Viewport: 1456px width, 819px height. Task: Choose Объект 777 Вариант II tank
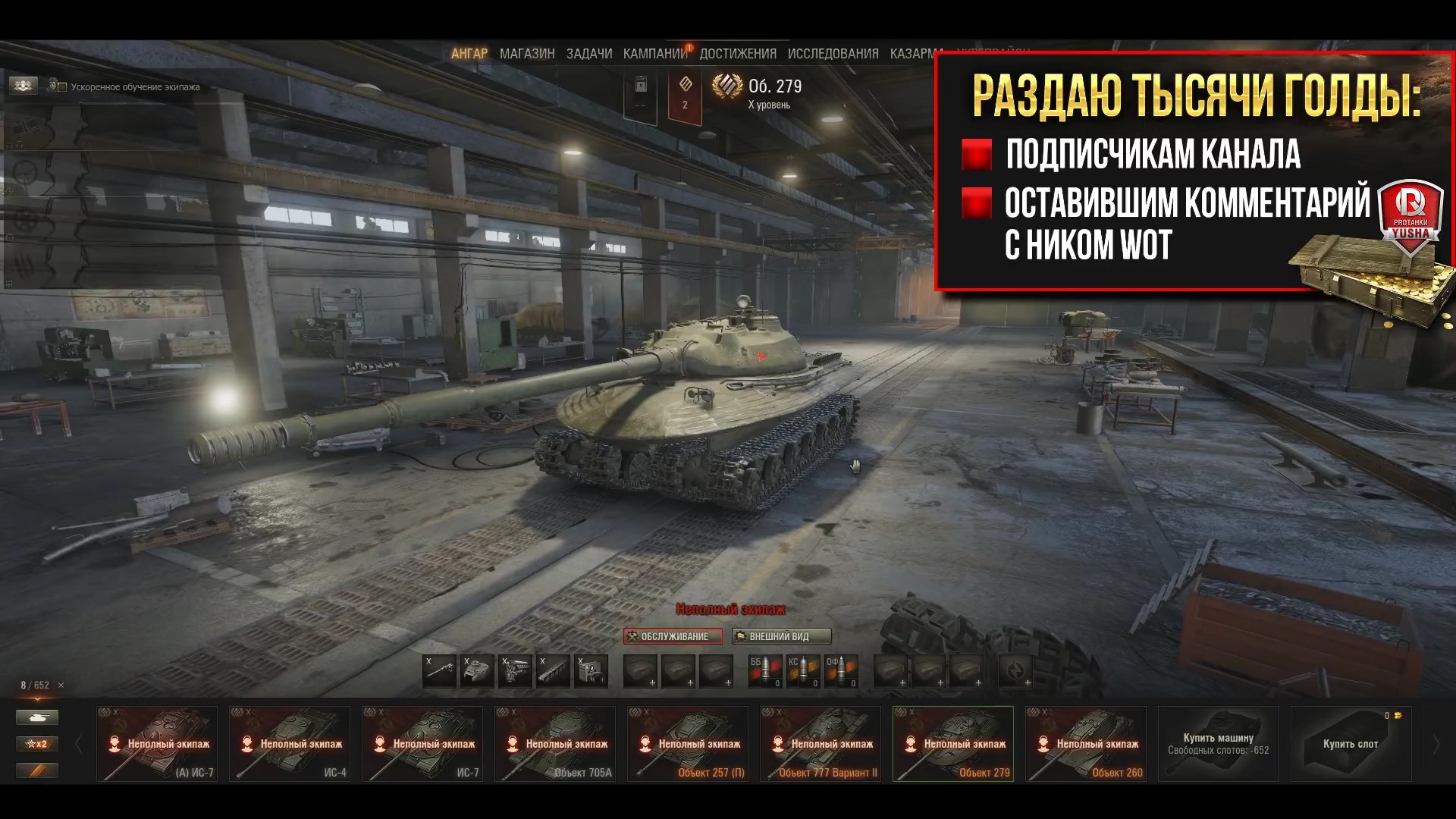point(821,744)
